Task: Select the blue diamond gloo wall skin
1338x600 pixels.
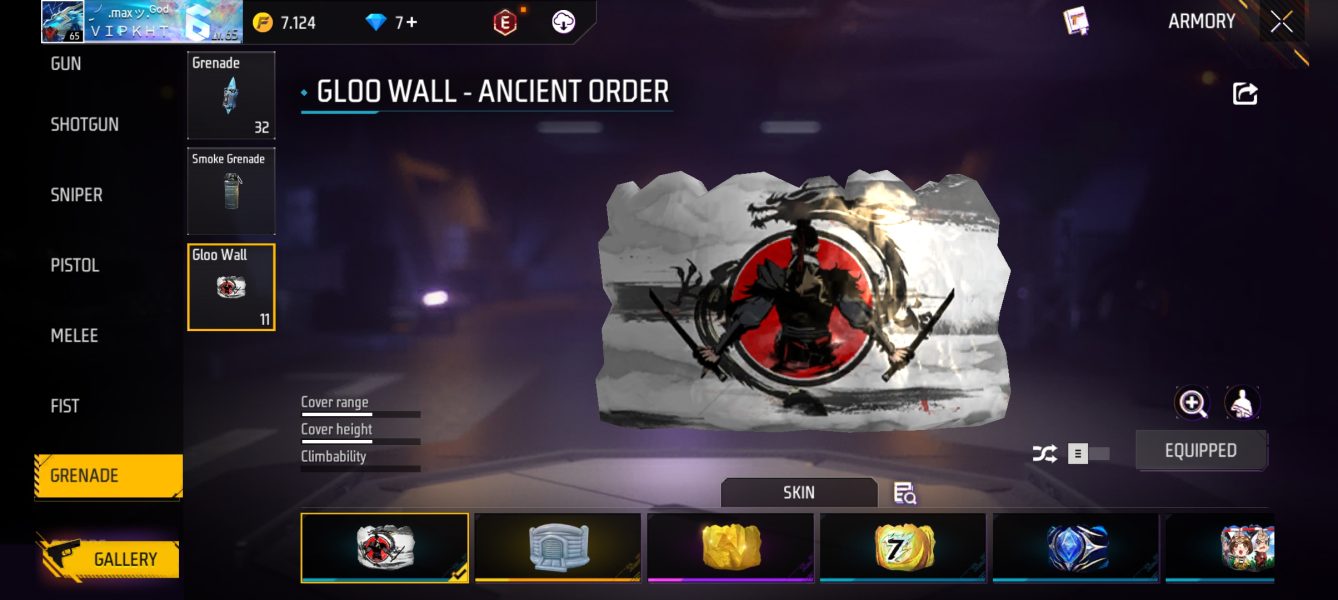Action: [1076, 547]
